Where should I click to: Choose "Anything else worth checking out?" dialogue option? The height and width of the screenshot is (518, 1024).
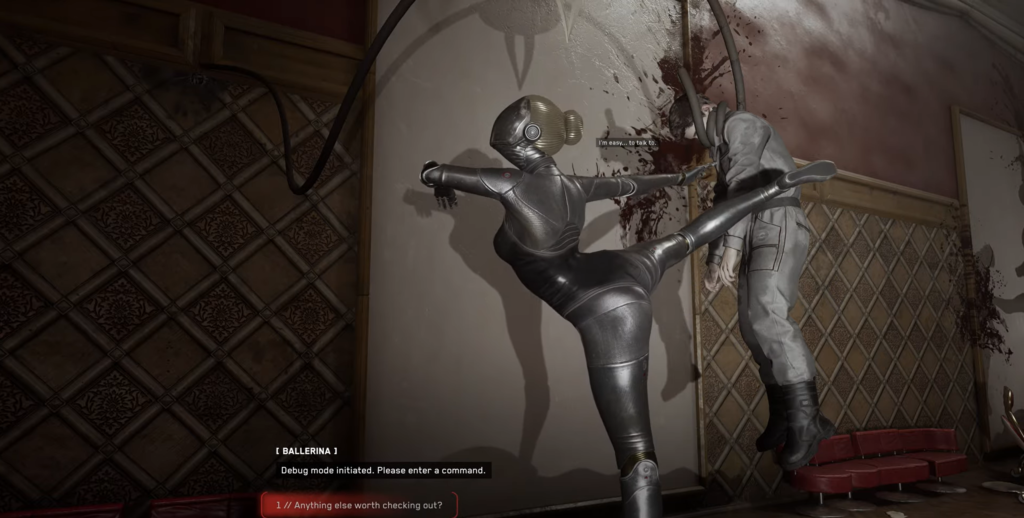[358, 504]
